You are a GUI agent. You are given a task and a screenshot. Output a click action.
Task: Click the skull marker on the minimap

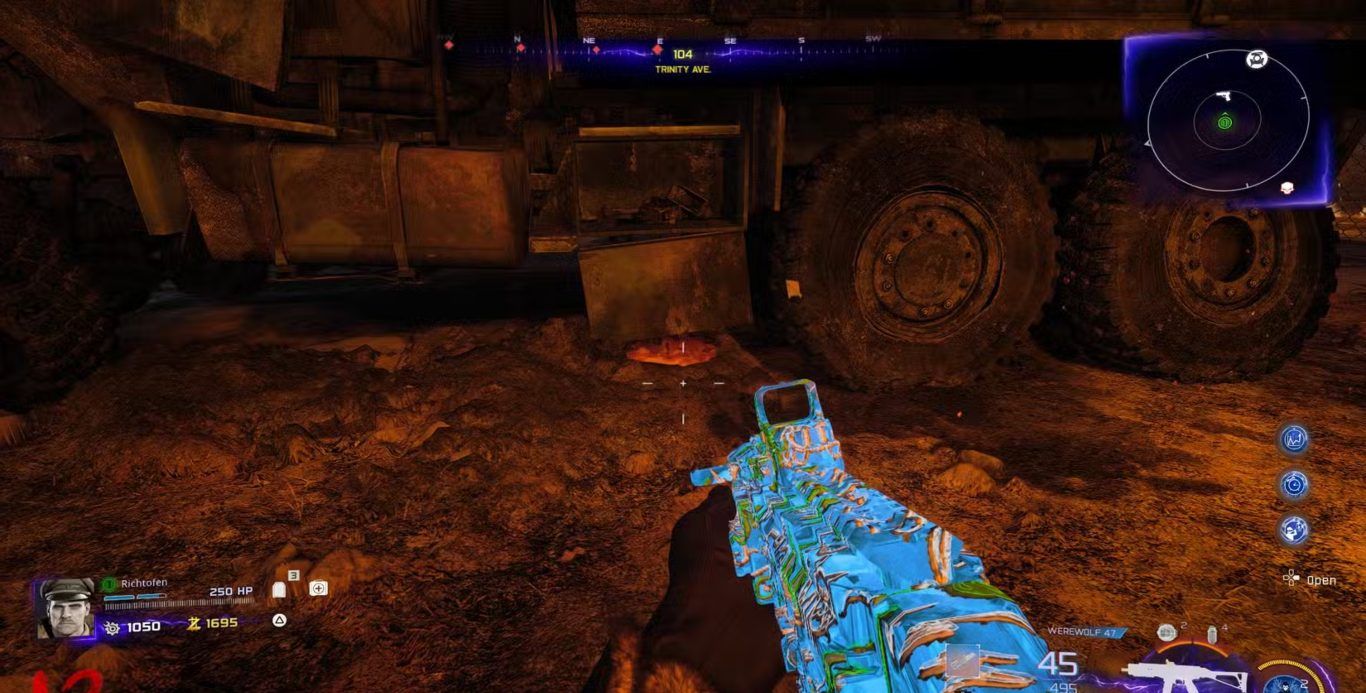pos(1287,187)
